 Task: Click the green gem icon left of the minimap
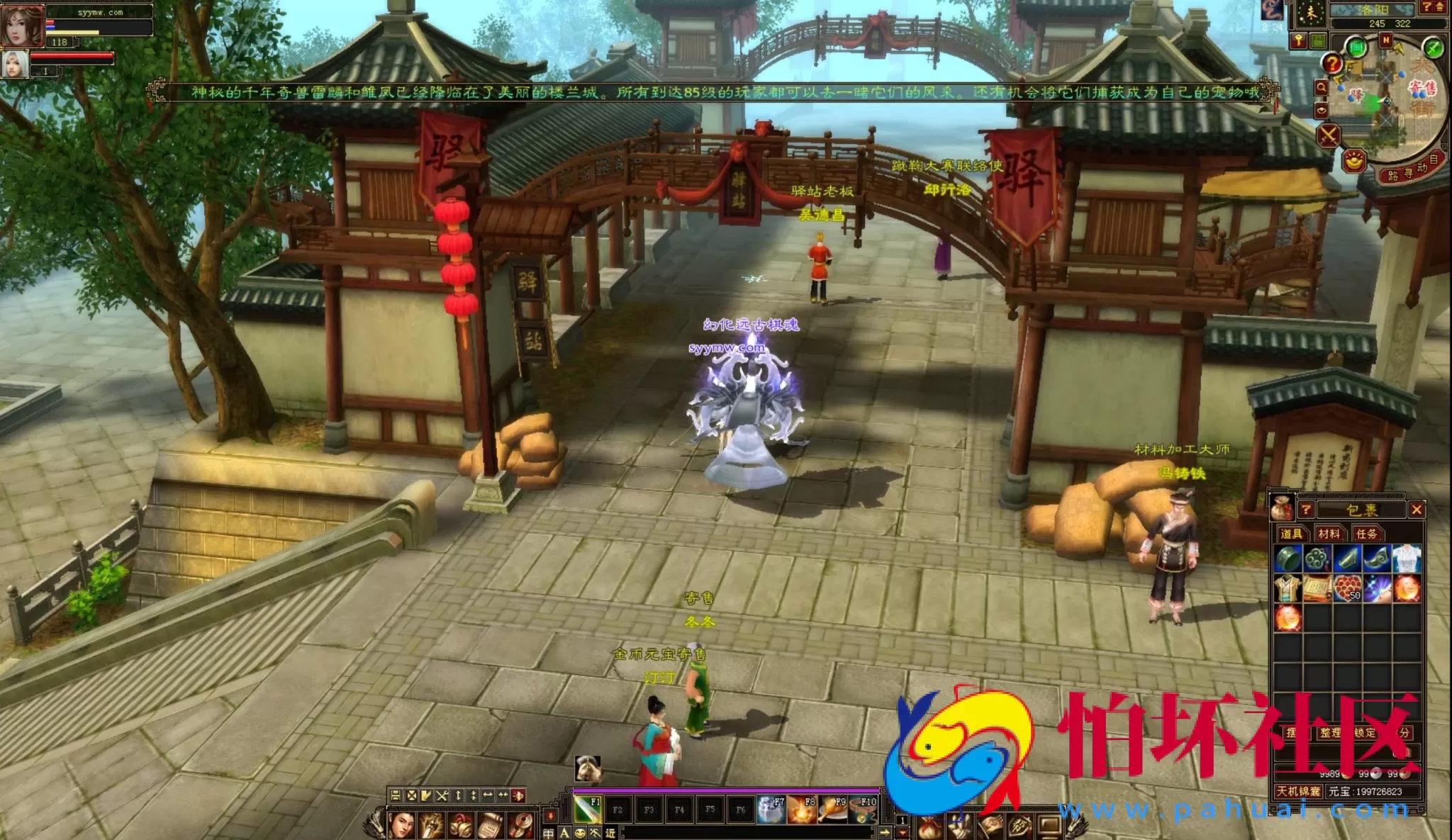pos(1356,47)
